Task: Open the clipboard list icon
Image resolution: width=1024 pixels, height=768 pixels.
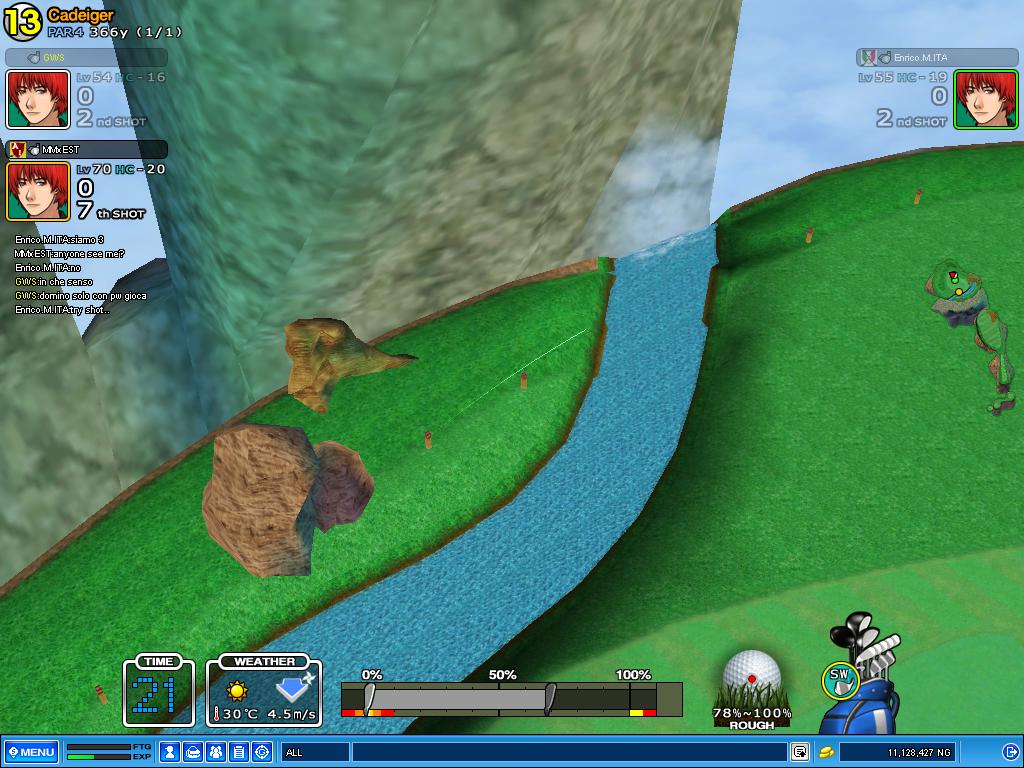Action: point(239,752)
